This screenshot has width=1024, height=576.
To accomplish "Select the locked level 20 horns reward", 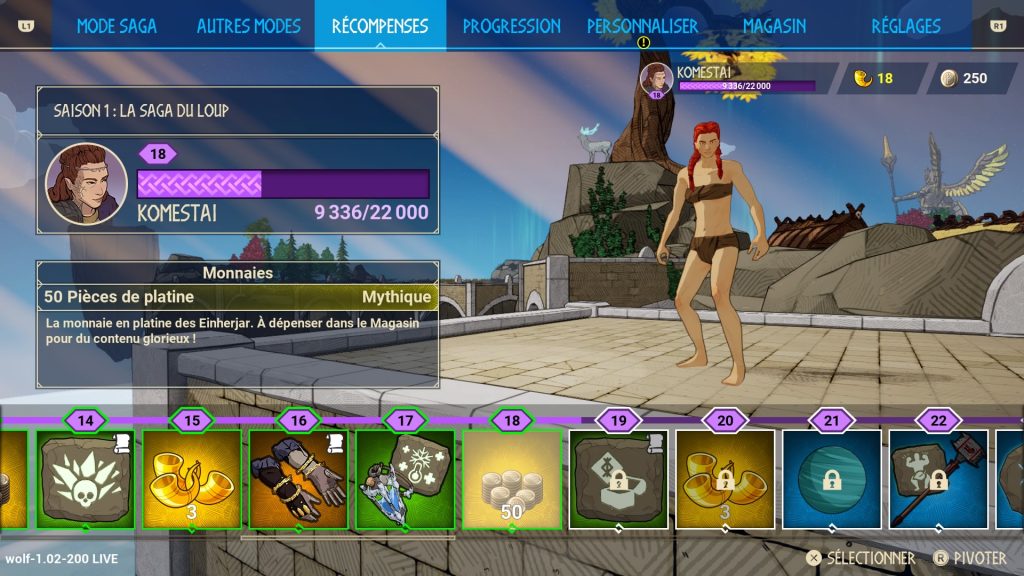I will pos(725,479).
